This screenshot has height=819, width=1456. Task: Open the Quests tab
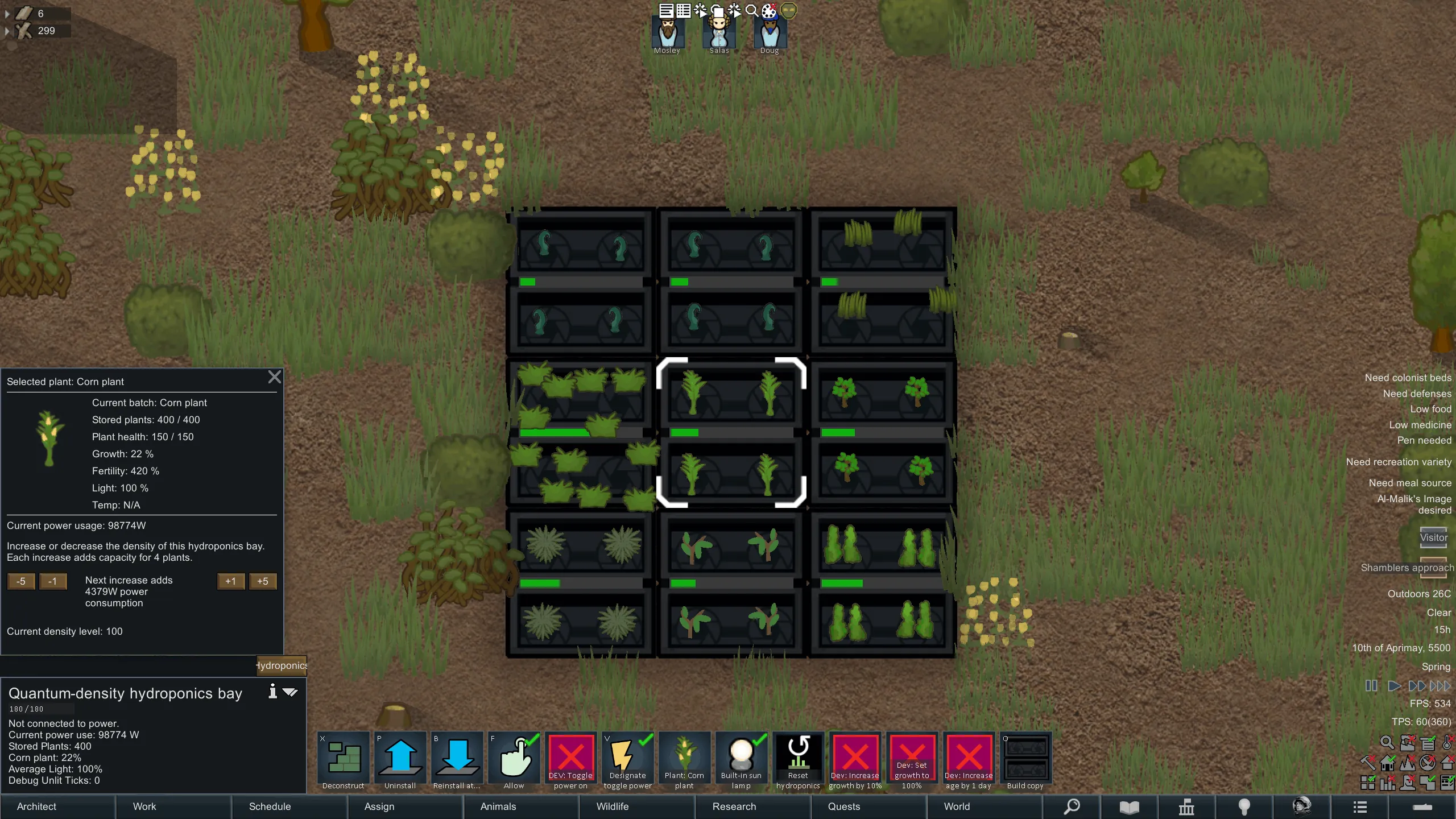[844, 806]
